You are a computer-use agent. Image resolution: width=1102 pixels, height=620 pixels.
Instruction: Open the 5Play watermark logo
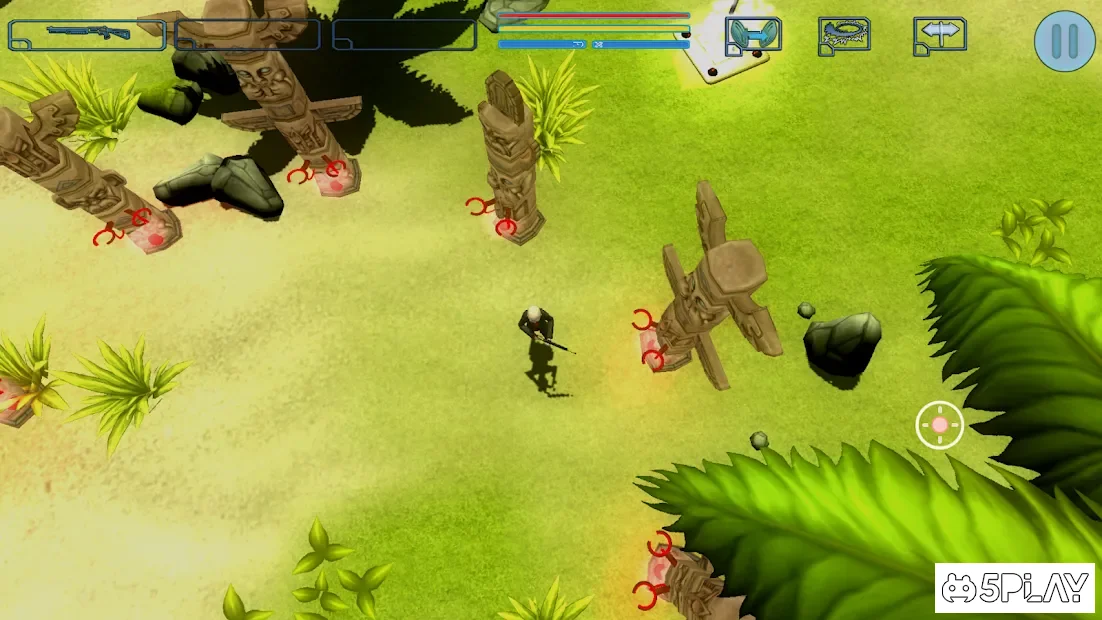click(x=1014, y=588)
